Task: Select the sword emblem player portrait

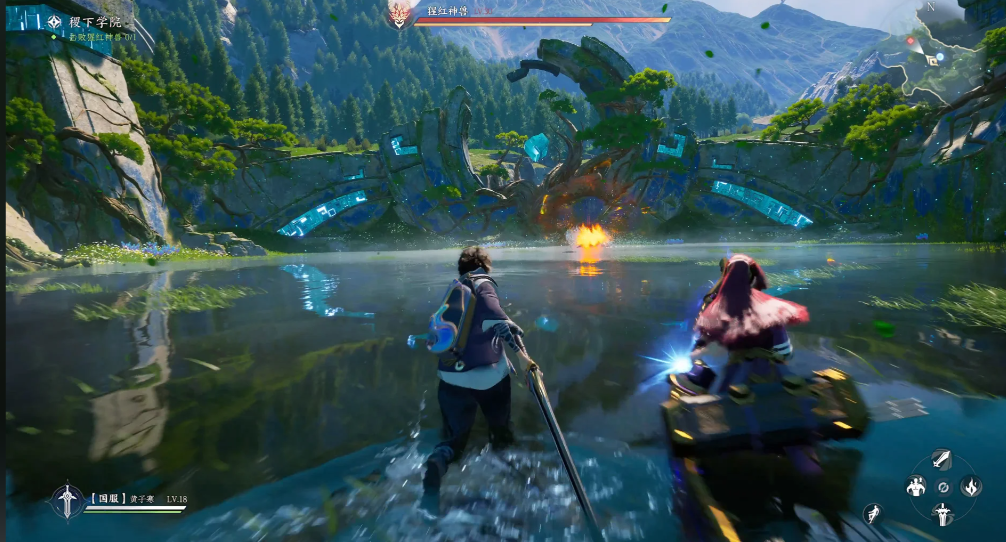Action: point(66,500)
